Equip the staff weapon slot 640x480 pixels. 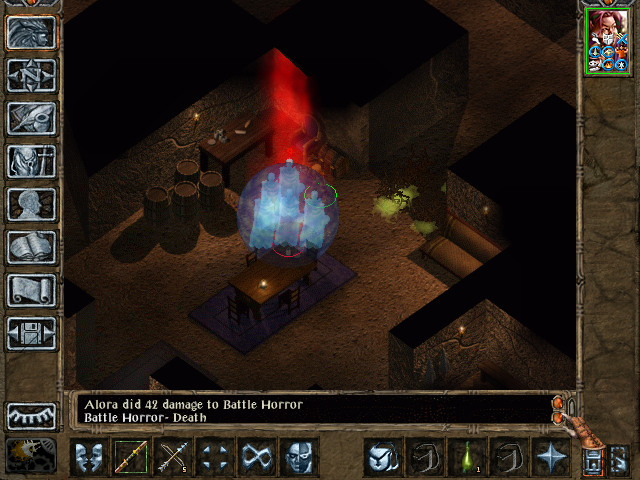pyautogui.click(x=131, y=457)
